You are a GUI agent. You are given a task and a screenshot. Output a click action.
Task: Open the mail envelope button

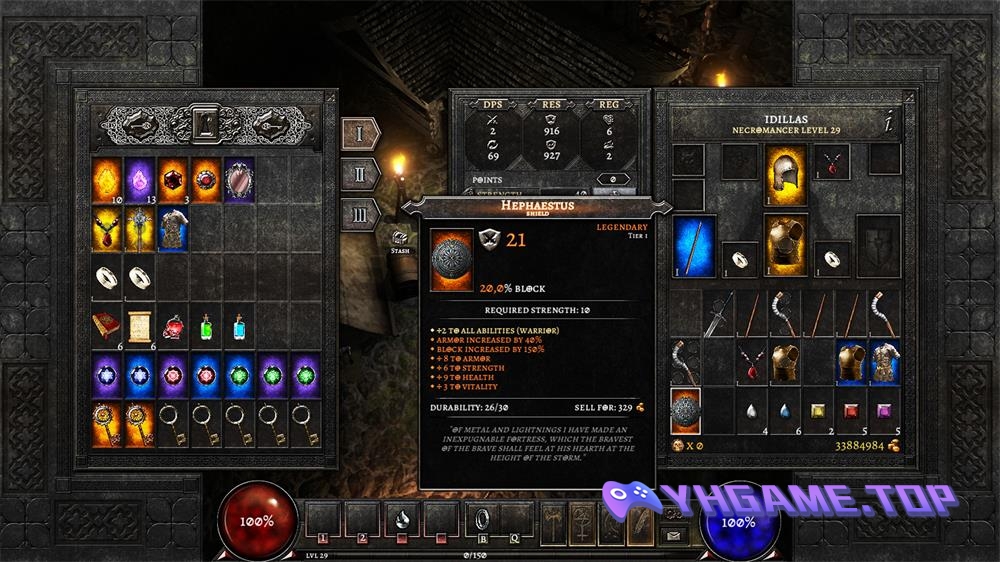675,535
